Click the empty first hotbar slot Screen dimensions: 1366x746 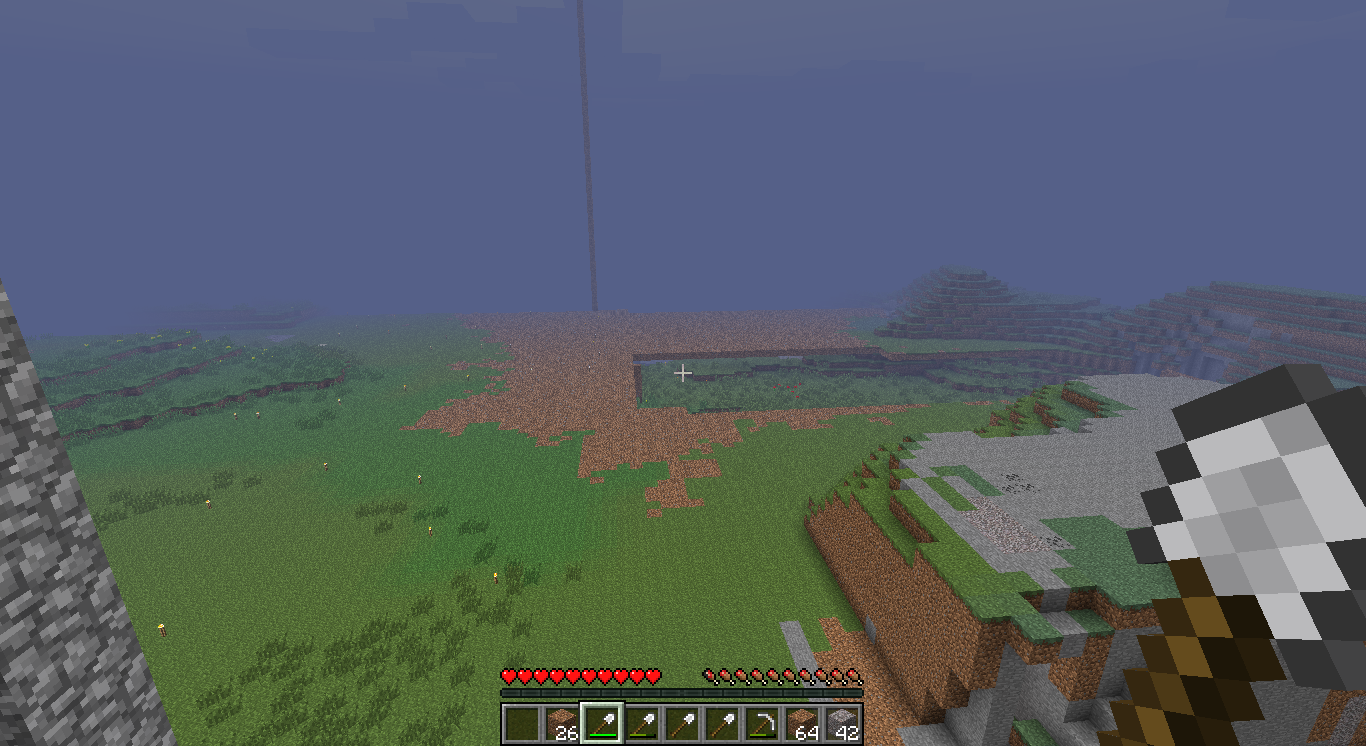click(x=521, y=724)
